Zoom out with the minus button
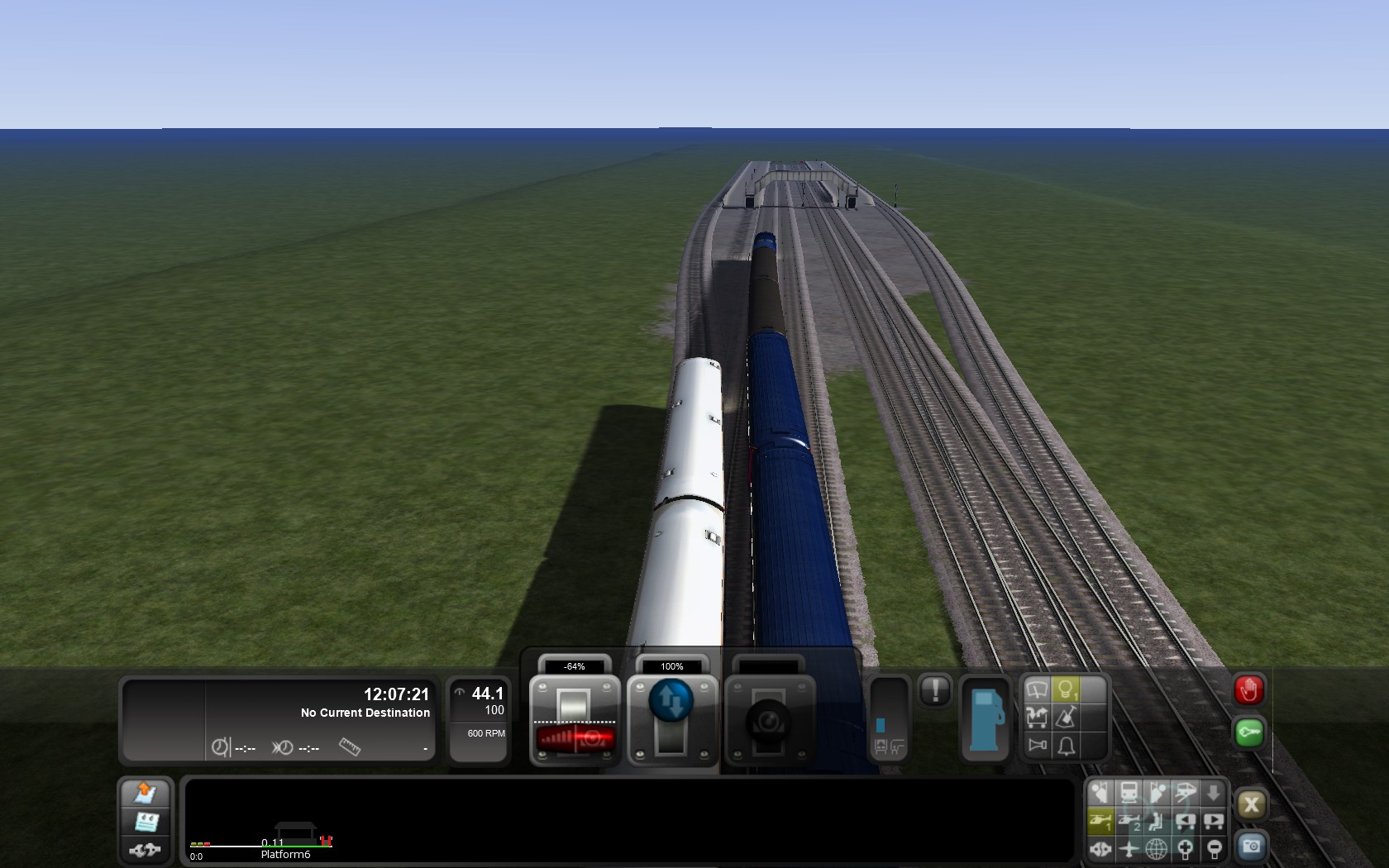This screenshot has height=868, width=1389. coord(1214,848)
